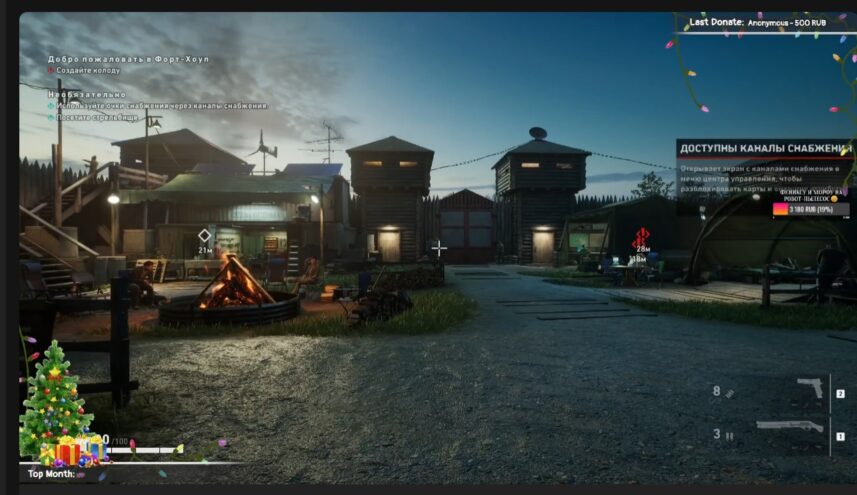
Task: Select the shotgun weapon slot
Action: click(790, 427)
